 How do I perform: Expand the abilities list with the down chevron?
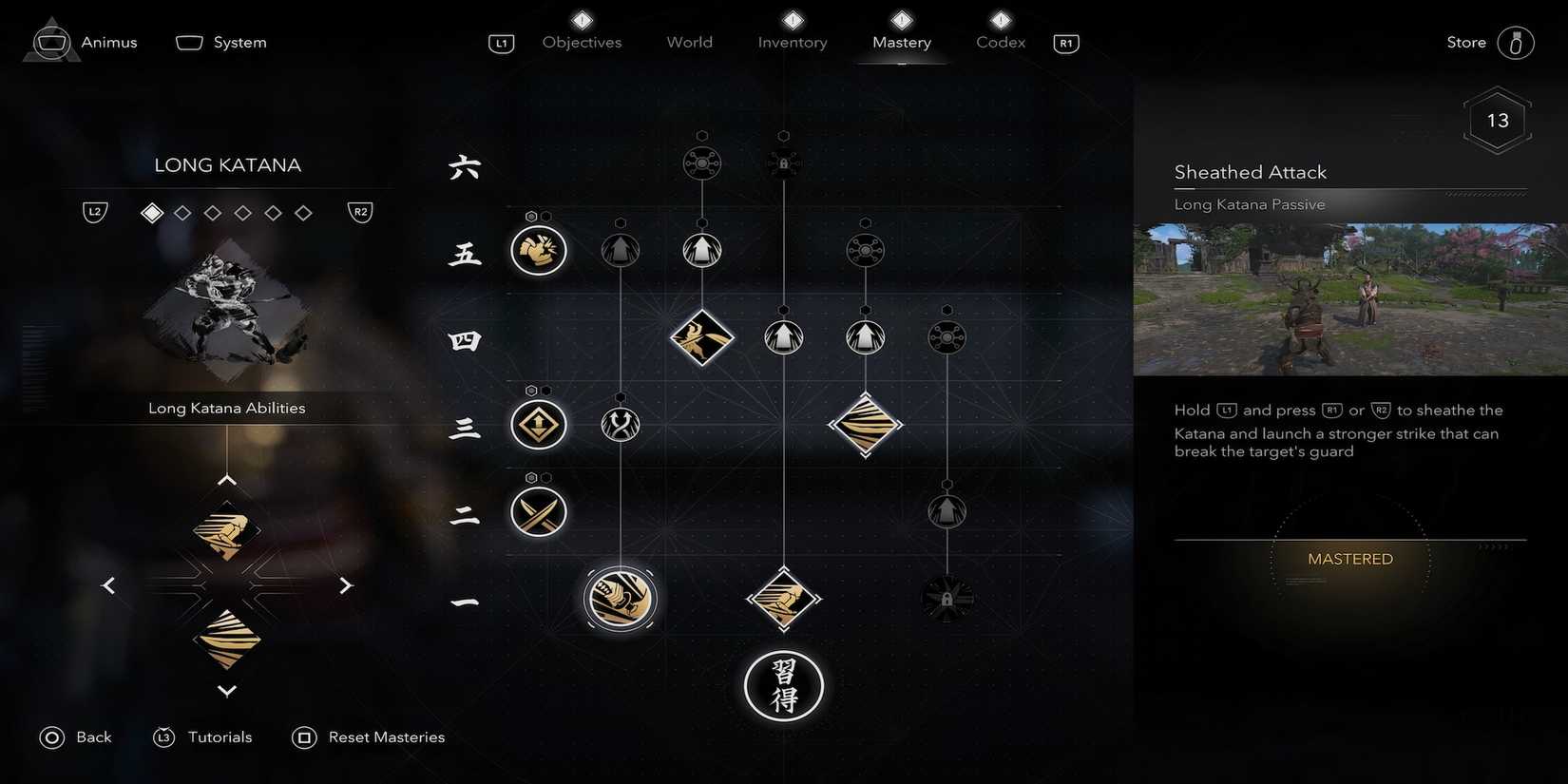coord(226,691)
